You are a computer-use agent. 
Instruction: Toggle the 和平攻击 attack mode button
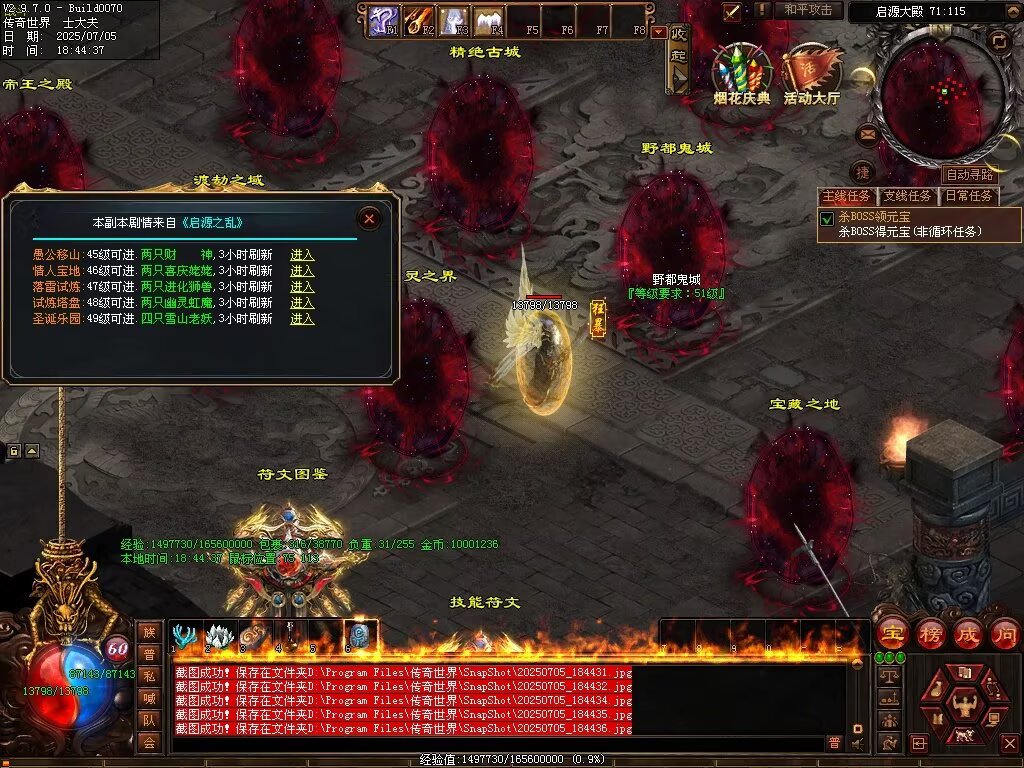tap(808, 10)
